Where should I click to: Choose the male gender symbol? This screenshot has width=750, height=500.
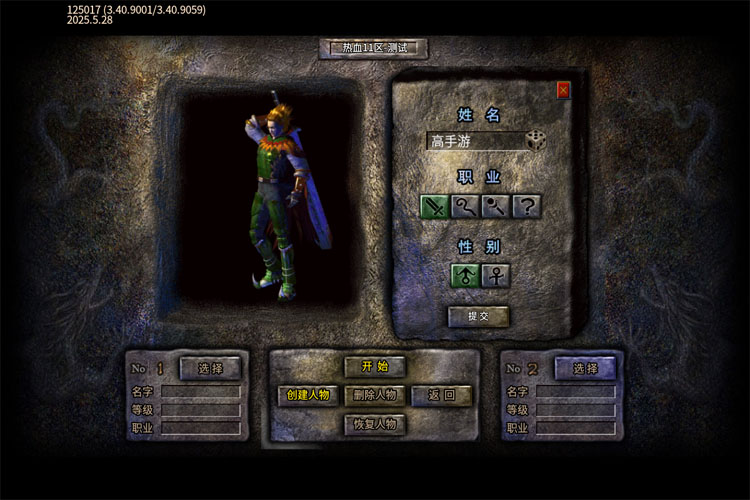pos(465,276)
